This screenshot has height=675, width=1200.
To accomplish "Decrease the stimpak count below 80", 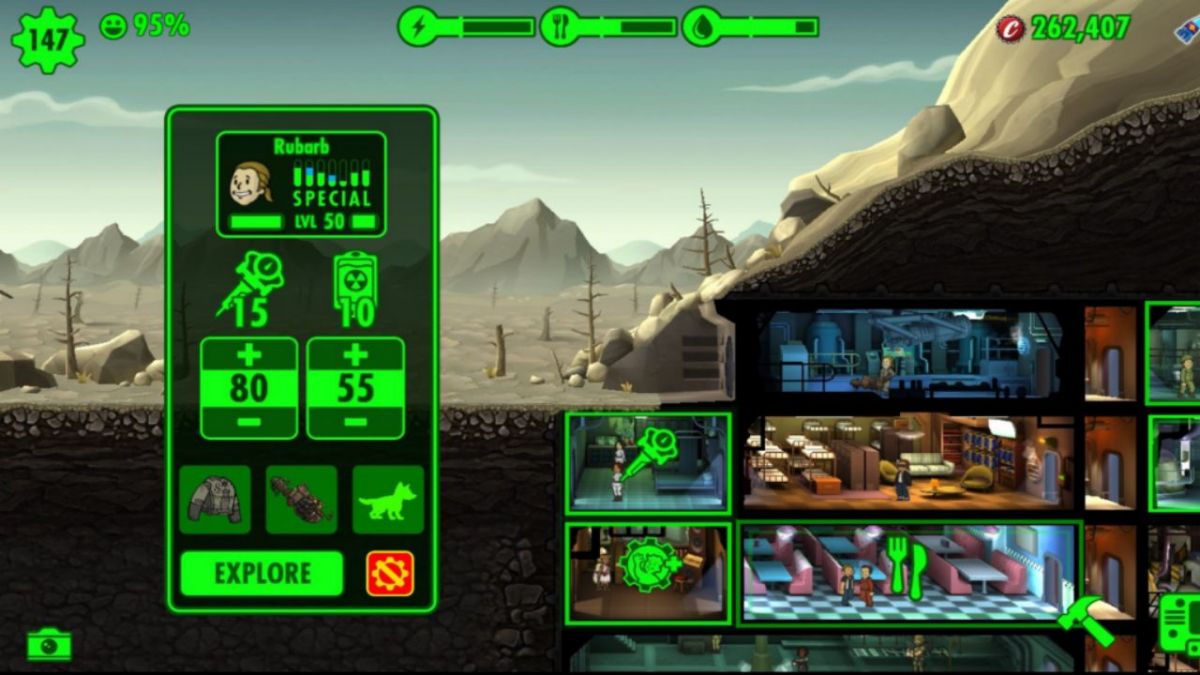I will 249,422.
